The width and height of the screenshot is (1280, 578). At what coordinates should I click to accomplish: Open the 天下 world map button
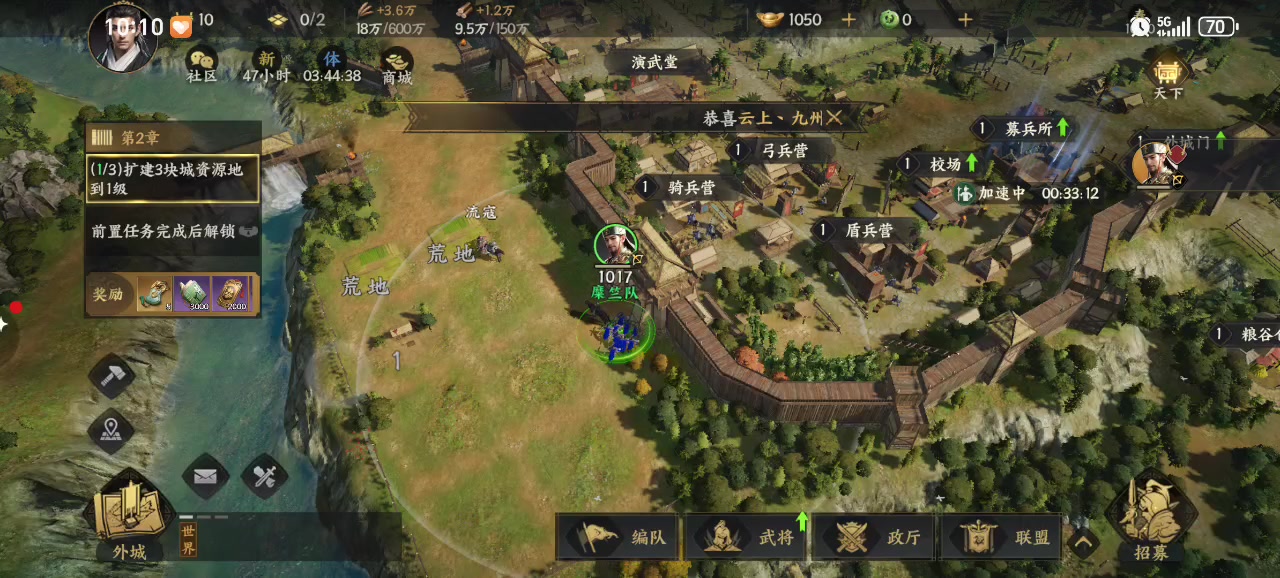[1167, 76]
